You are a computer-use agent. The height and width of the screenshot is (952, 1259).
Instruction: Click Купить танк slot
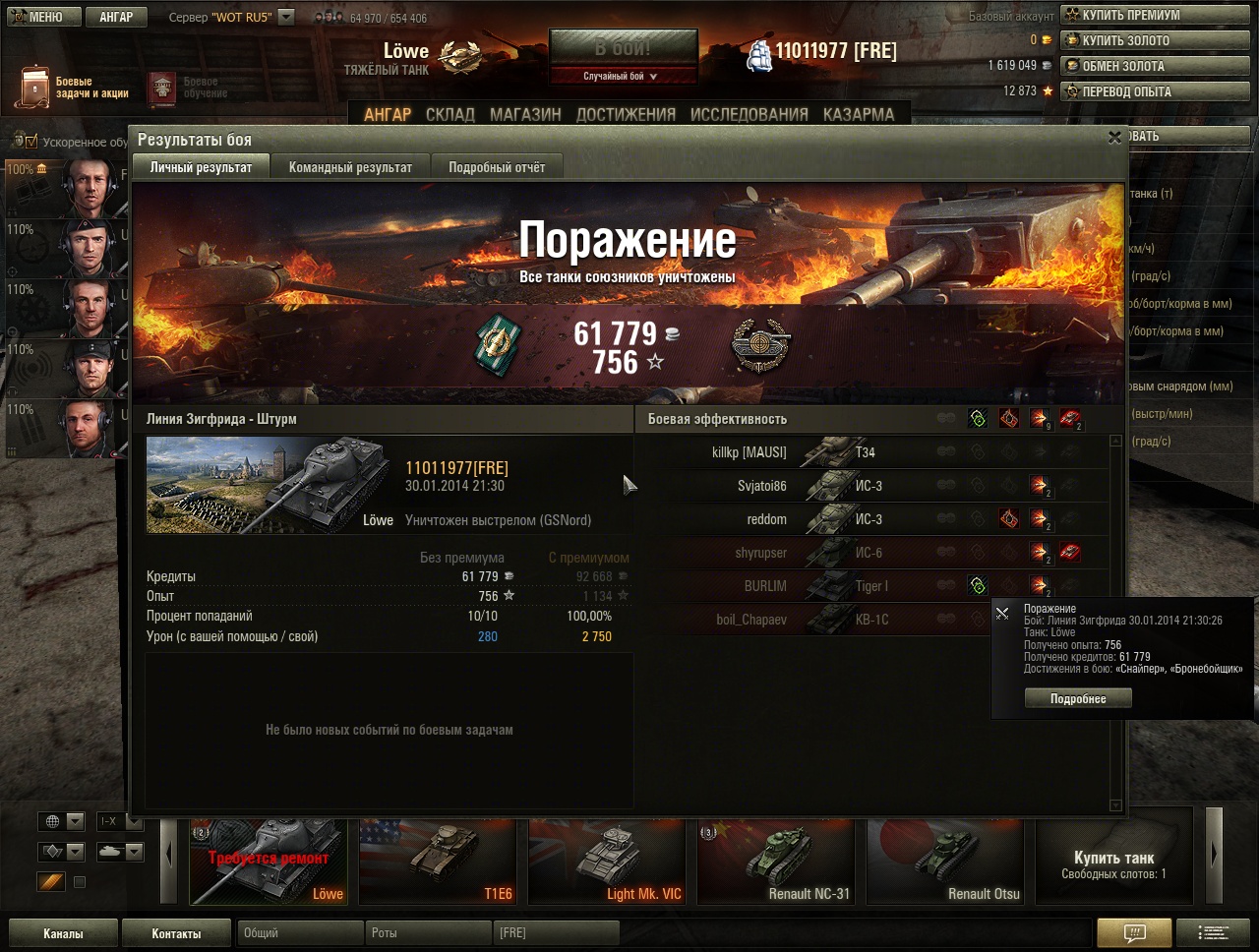pos(1113,863)
